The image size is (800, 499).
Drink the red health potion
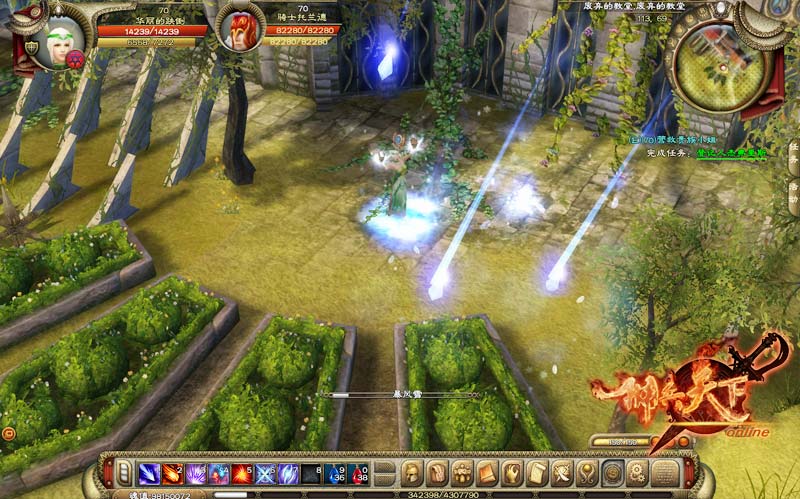pyautogui.click(x=358, y=472)
